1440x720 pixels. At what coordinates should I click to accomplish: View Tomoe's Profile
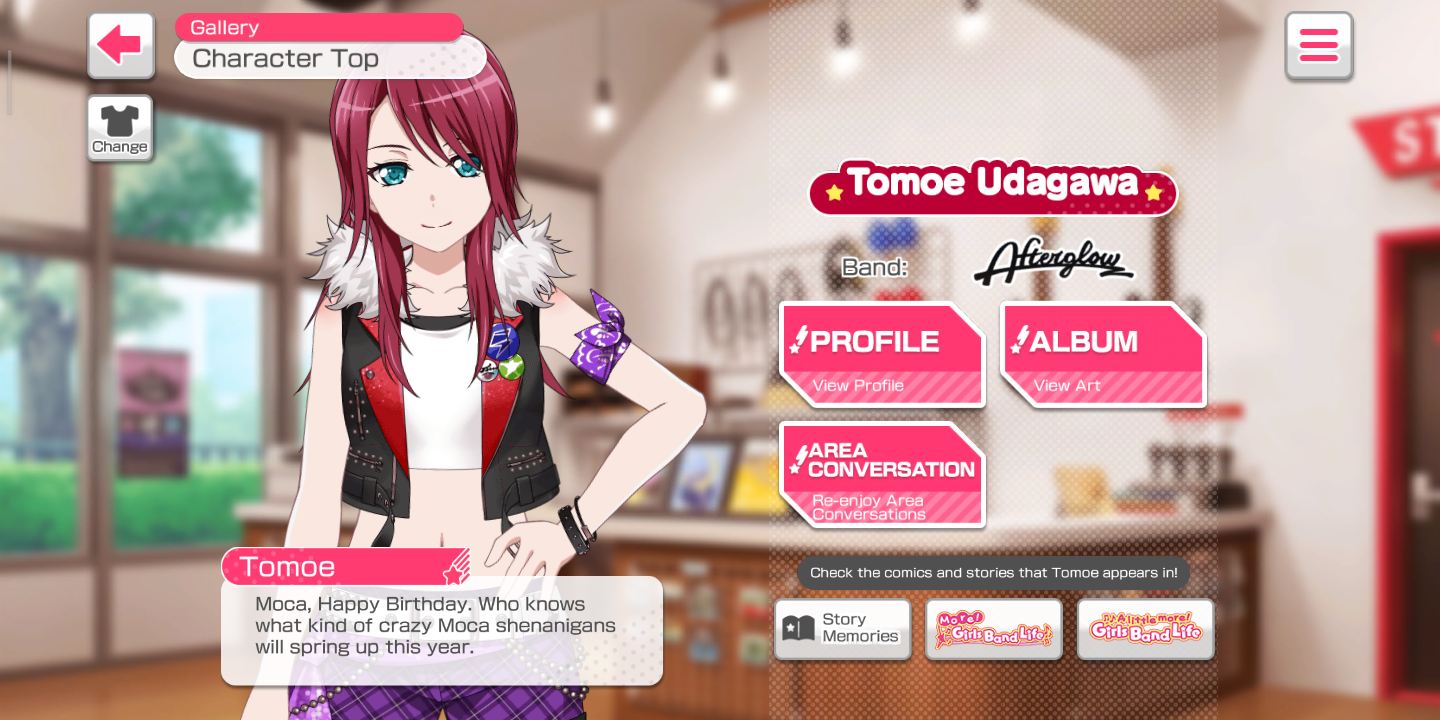pyautogui.click(x=882, y=355)
